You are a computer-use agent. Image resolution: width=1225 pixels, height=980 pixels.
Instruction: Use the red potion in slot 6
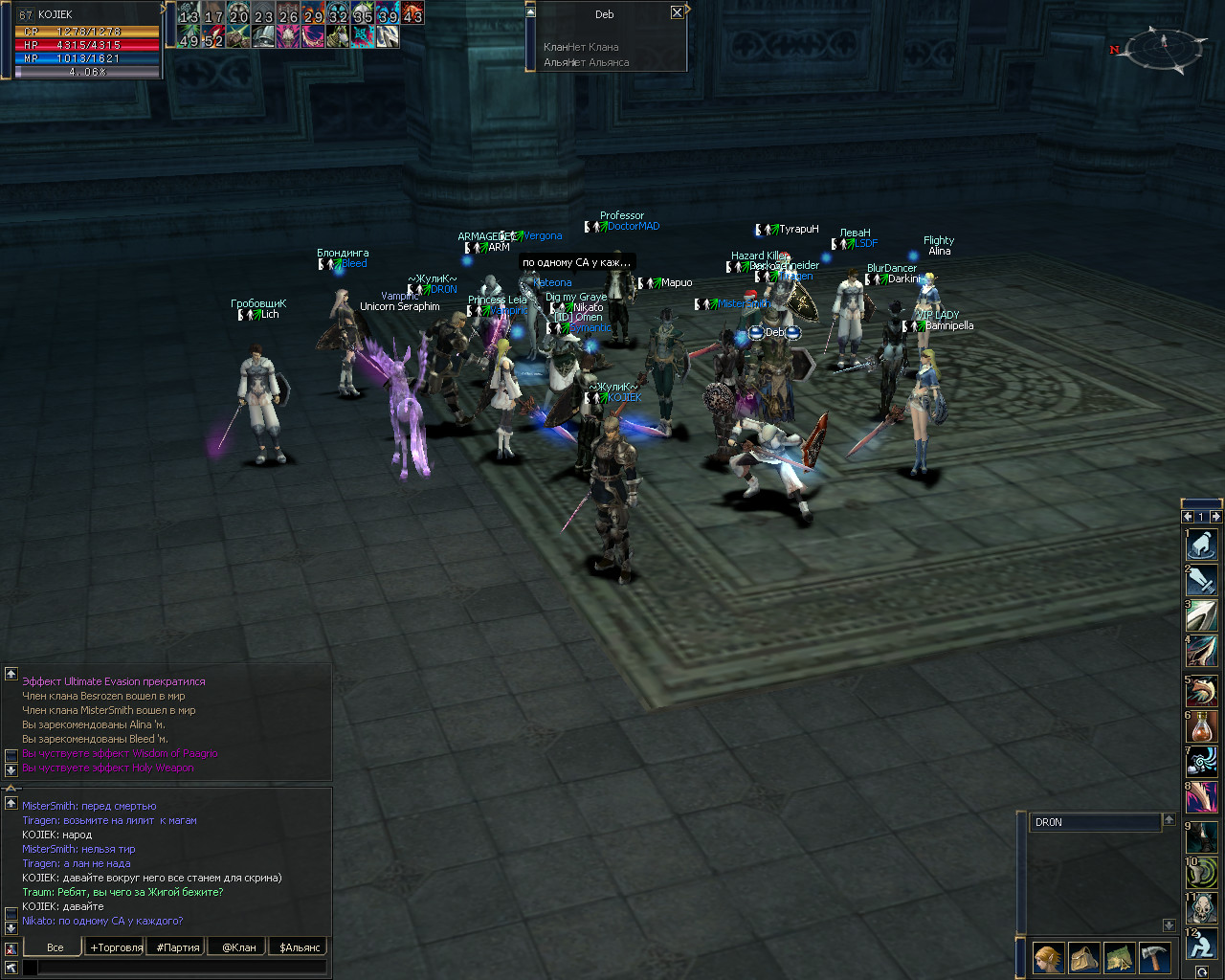(1202, 726)
